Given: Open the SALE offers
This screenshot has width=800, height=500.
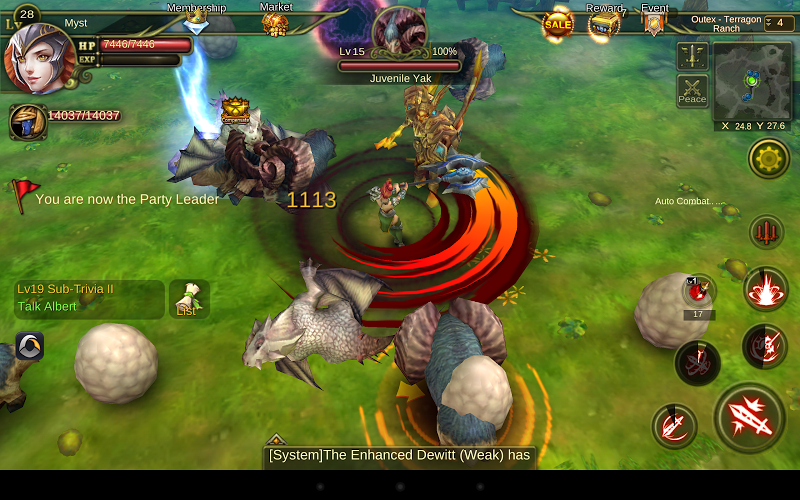Looking at the screenshot, I should point(558,23).
